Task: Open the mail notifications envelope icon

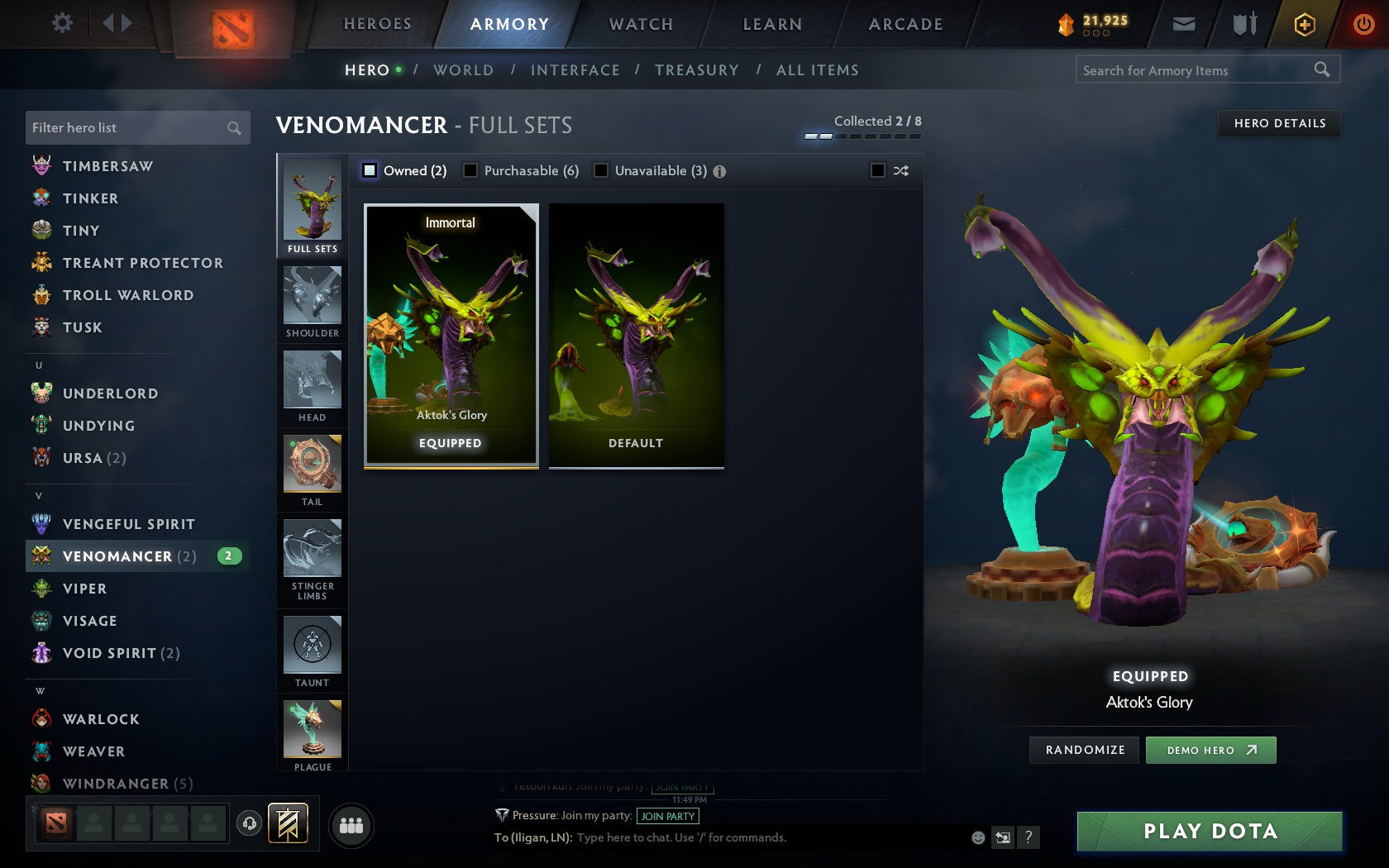Action: coord(1184,24)
